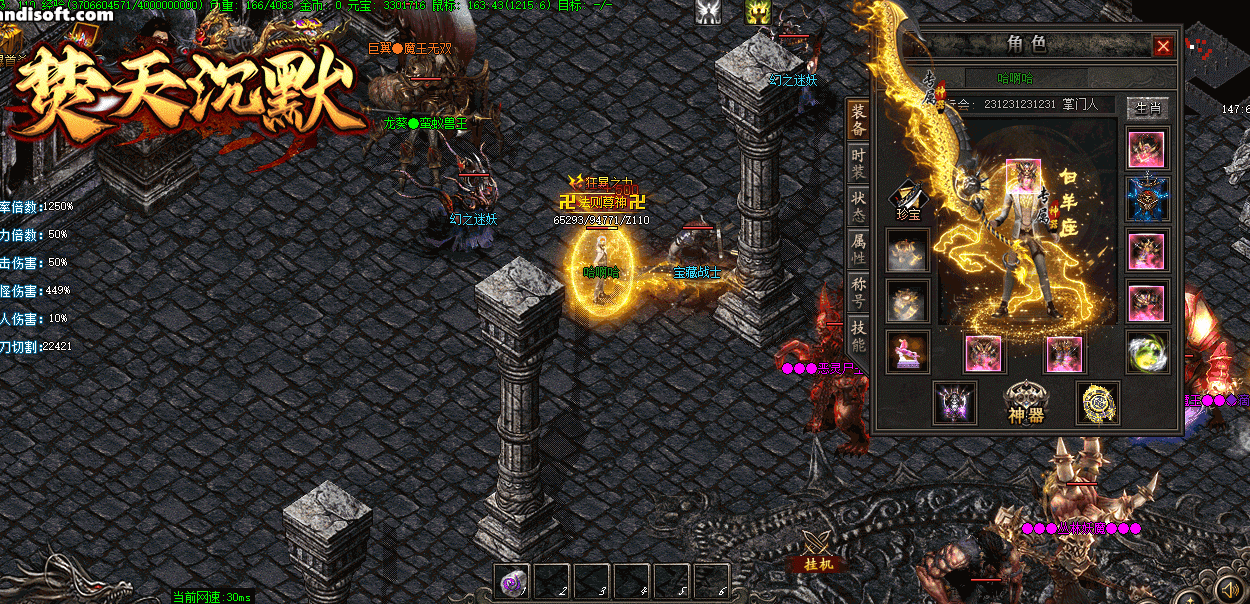The height and width of the screenshot is (604, 1250).
Task: Select the golden medallion equipment slot
Action: click(1097, 403)
